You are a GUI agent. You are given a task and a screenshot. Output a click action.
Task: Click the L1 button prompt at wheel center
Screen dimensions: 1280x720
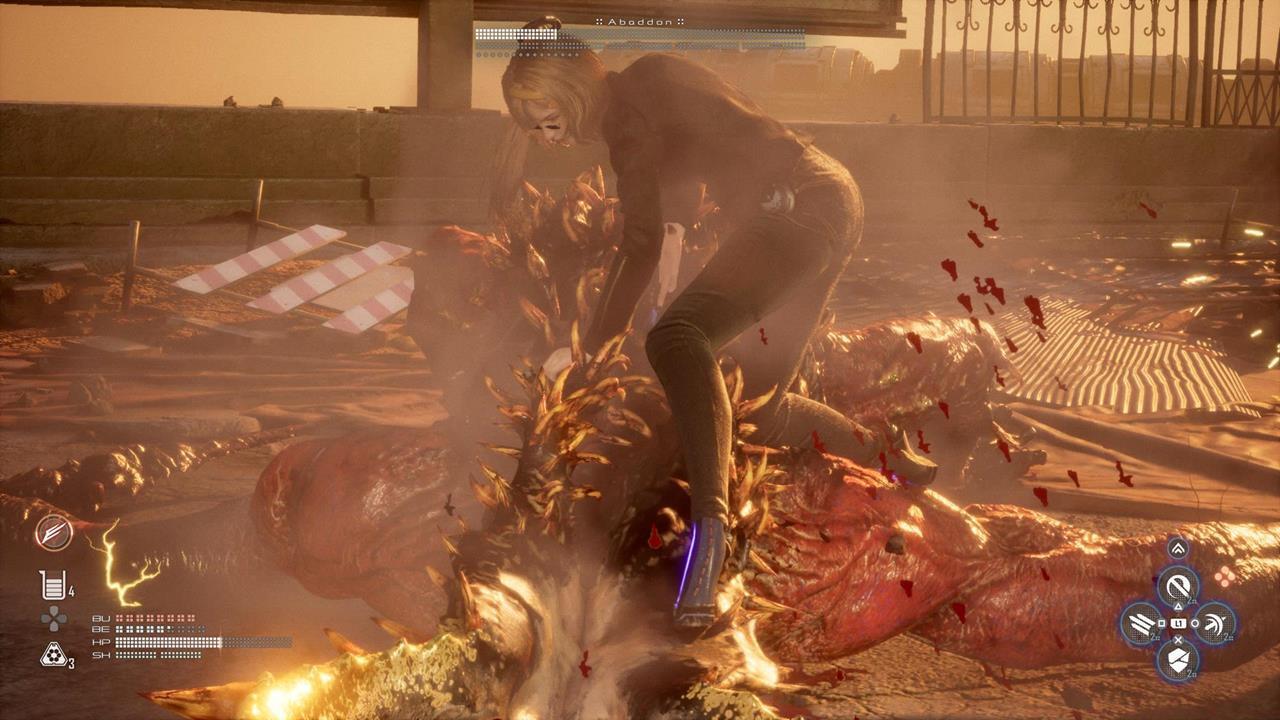1178,623
